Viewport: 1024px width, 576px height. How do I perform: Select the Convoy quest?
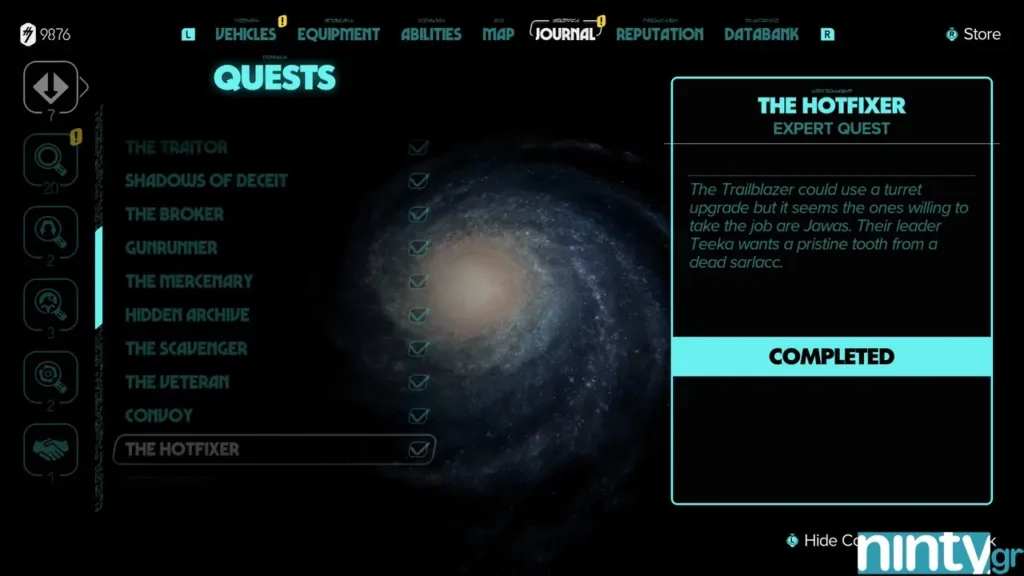pos(159,416)
